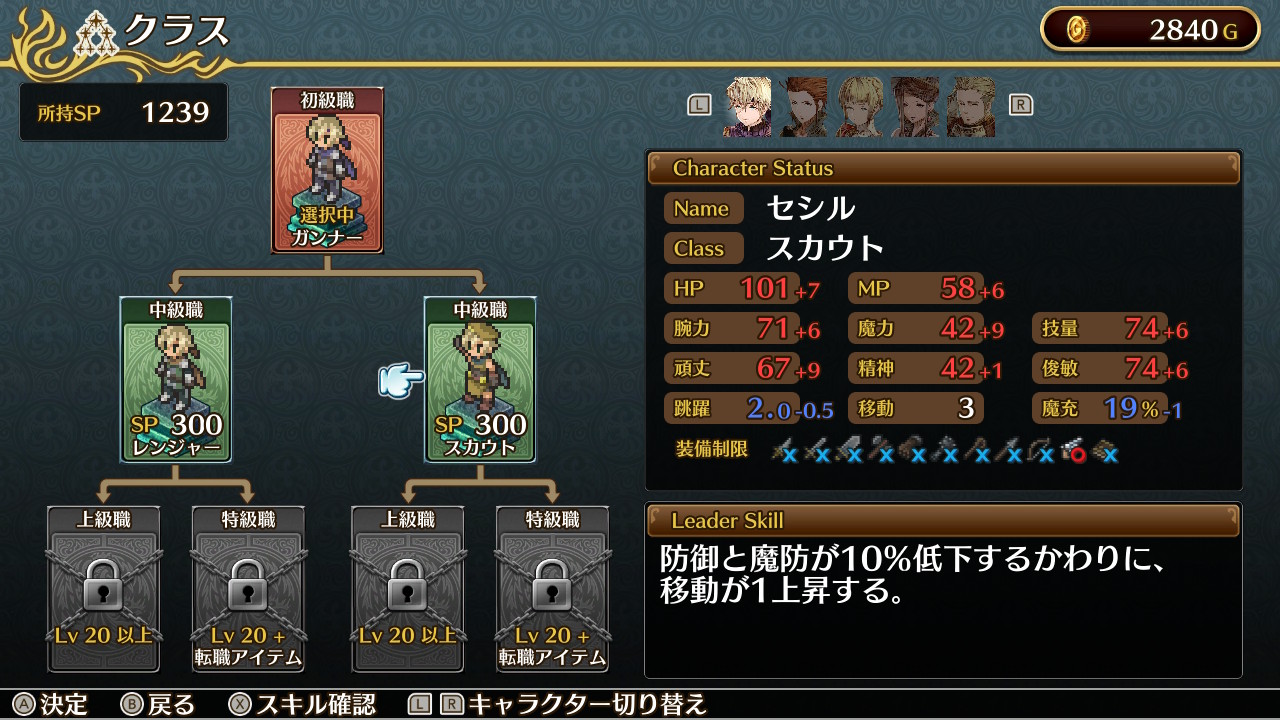This screenshot has width=1280, height=720.
Task: Choose the dimmed short-haired blond character portrait
Action: pyautogui.click(x=859, y=107)
